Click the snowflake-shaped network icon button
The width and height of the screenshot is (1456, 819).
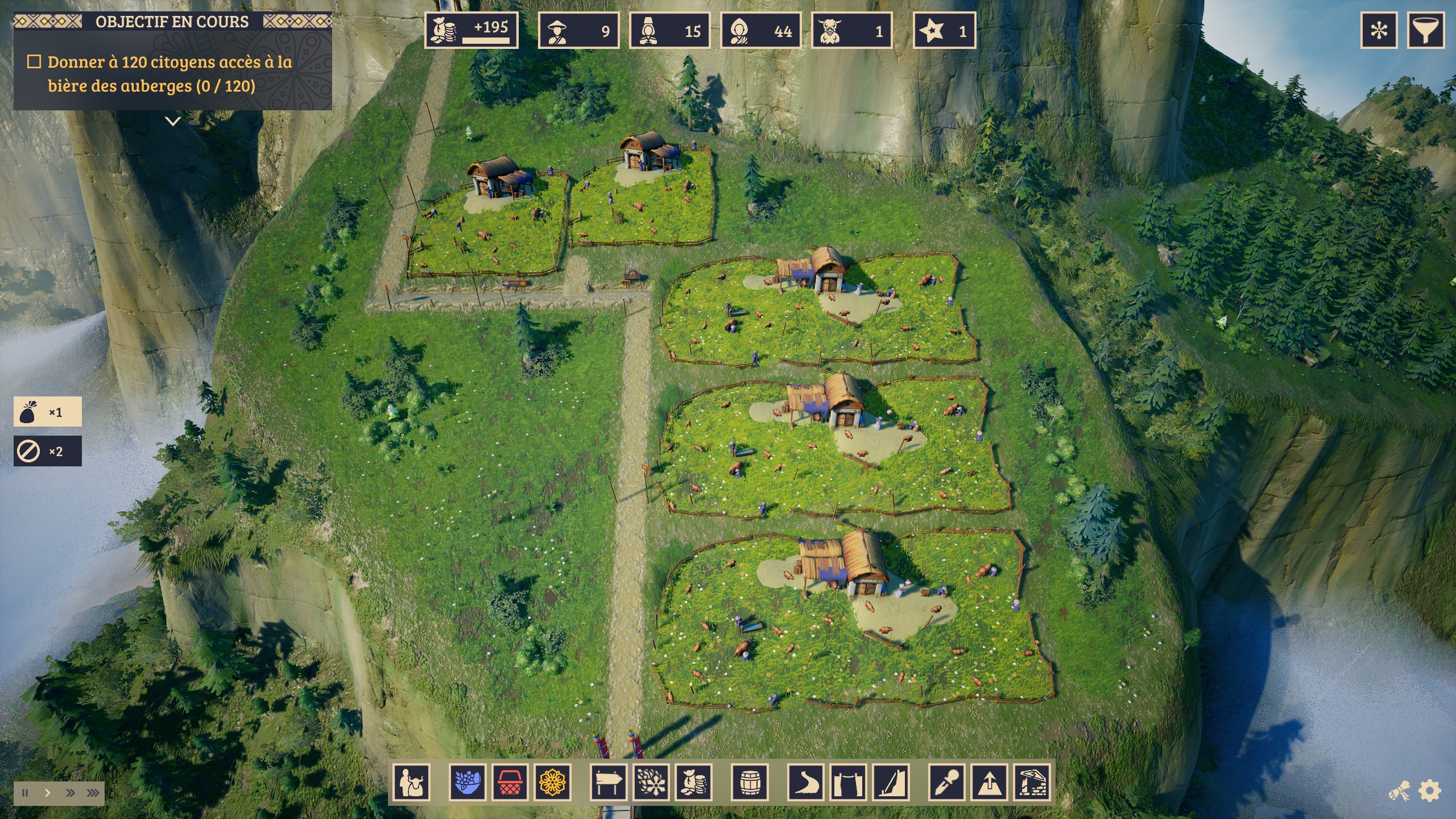(1379, 30)
